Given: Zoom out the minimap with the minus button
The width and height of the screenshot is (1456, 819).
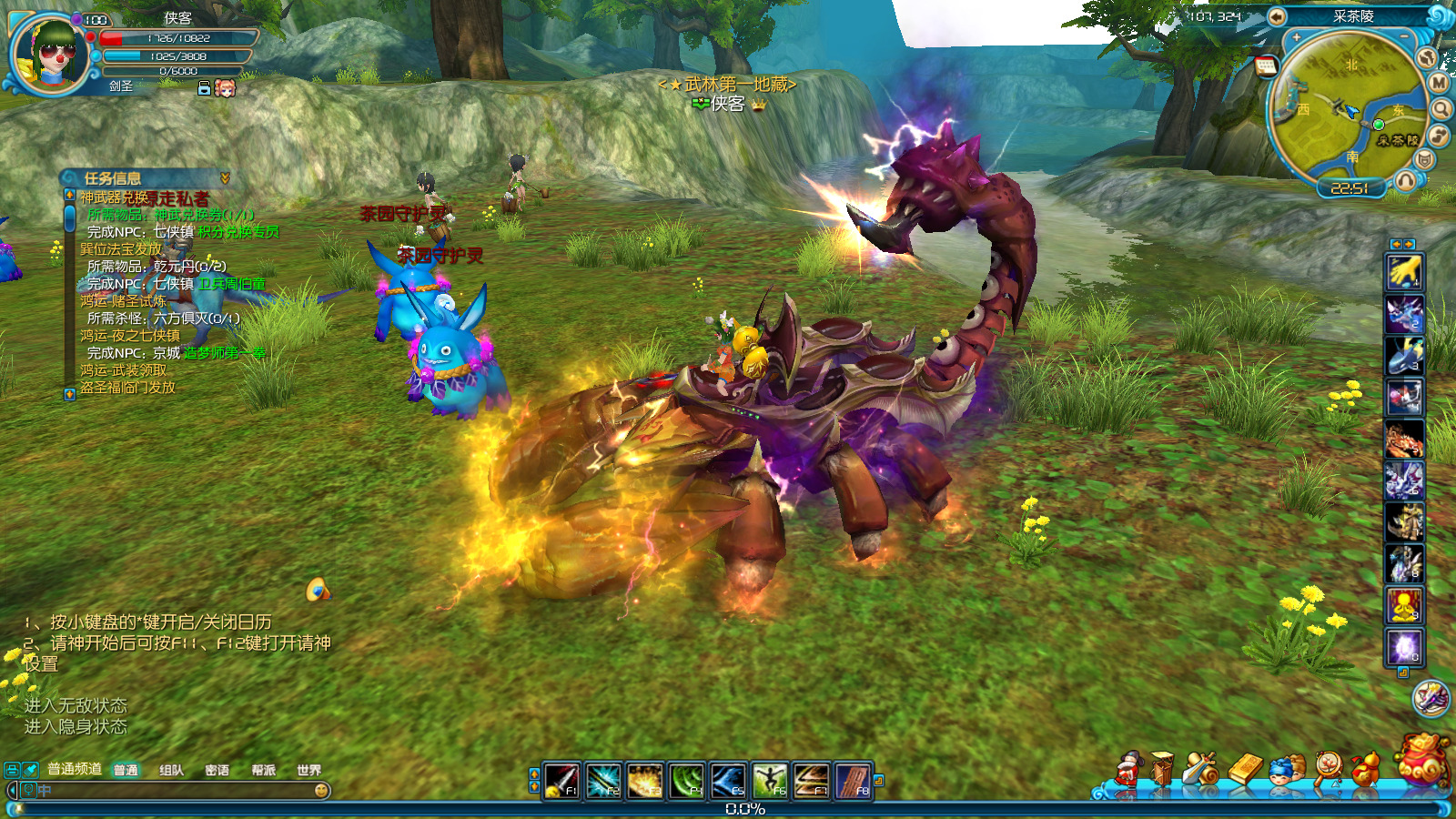Looking at the screenshot, I should 1405,36.
